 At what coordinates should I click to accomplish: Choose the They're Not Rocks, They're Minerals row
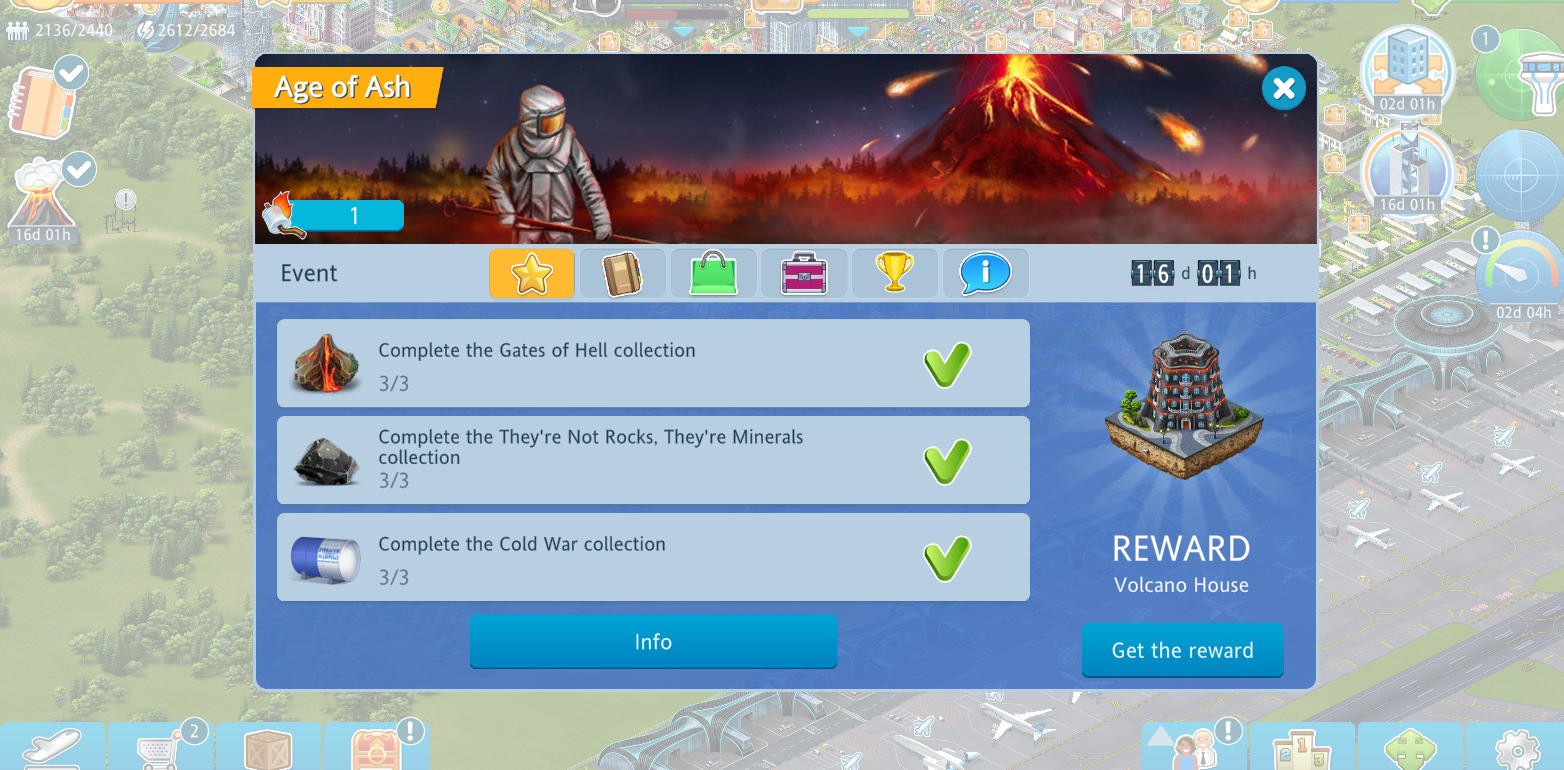[652, 460]
